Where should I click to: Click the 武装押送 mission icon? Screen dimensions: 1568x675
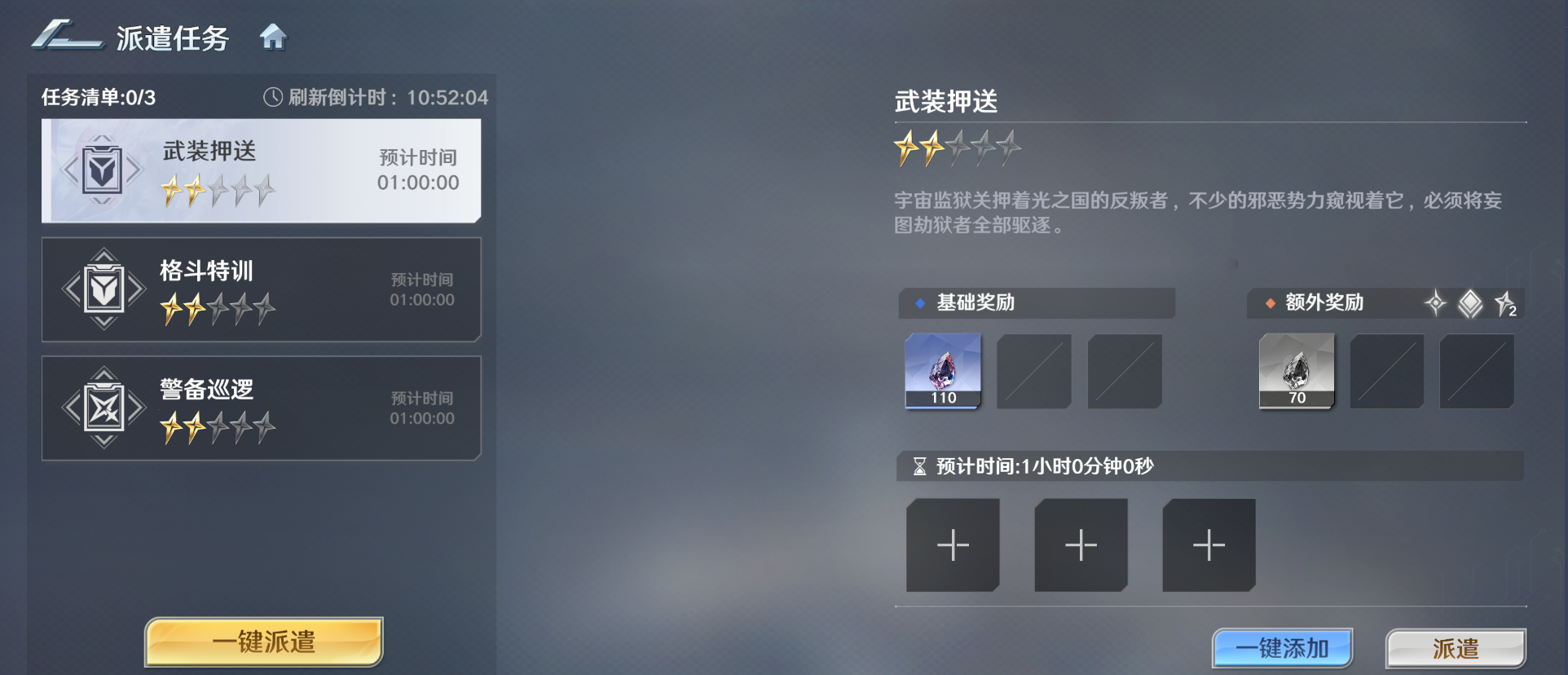[101, 169]
